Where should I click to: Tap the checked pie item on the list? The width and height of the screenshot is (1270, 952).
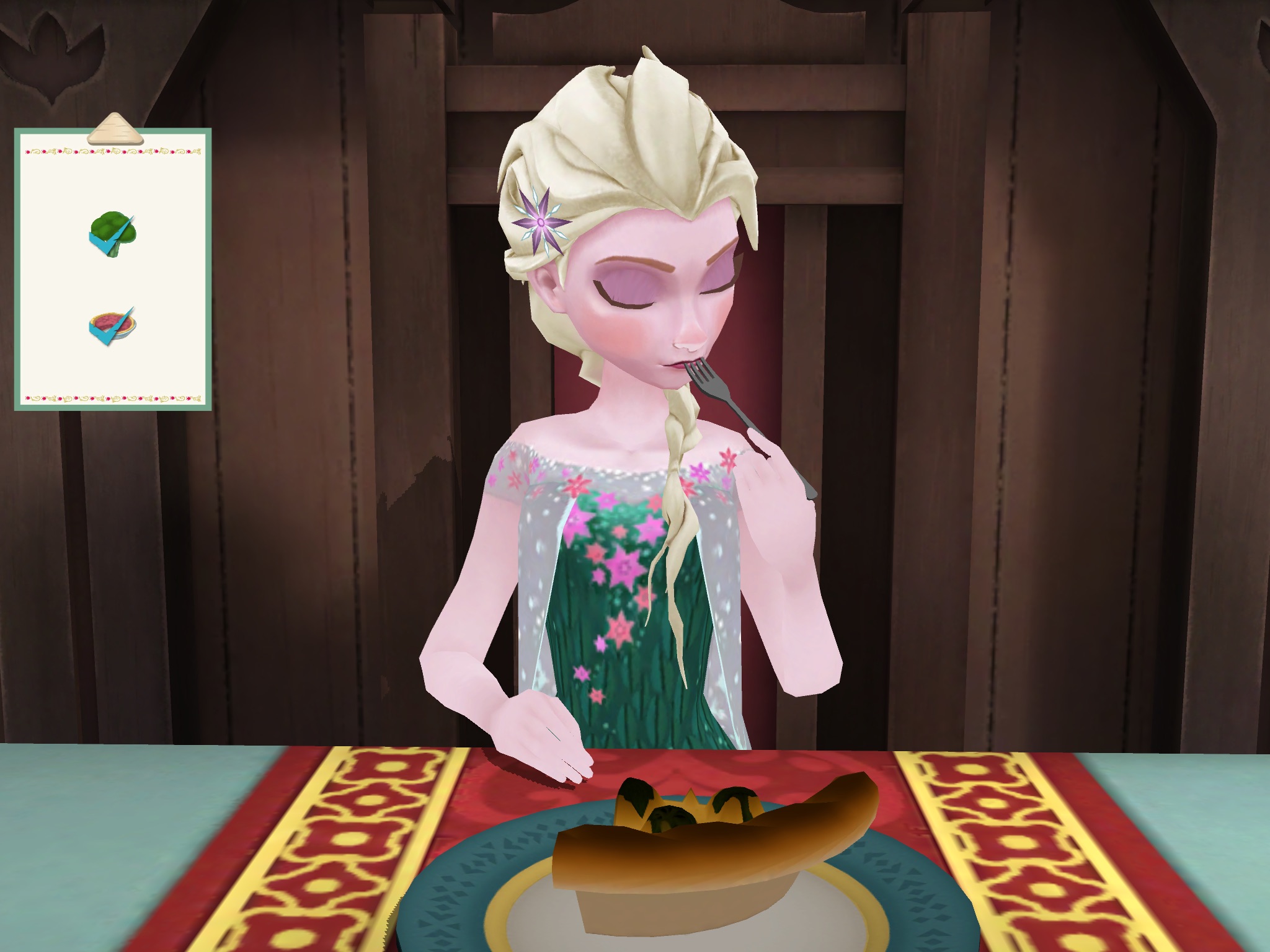click(x=112, y=325)
